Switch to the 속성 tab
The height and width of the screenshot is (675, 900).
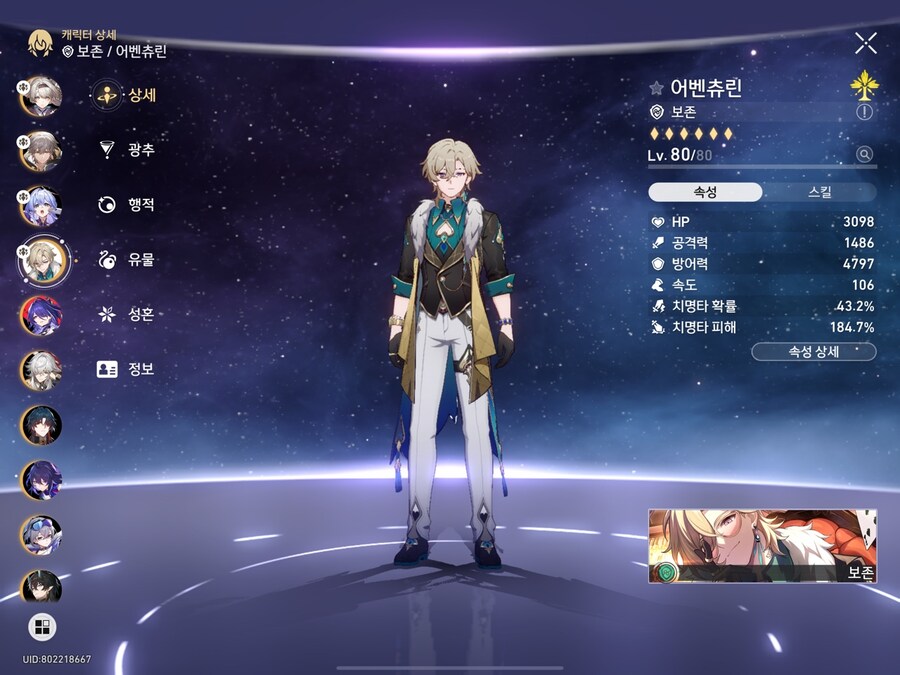coord(705,192)
